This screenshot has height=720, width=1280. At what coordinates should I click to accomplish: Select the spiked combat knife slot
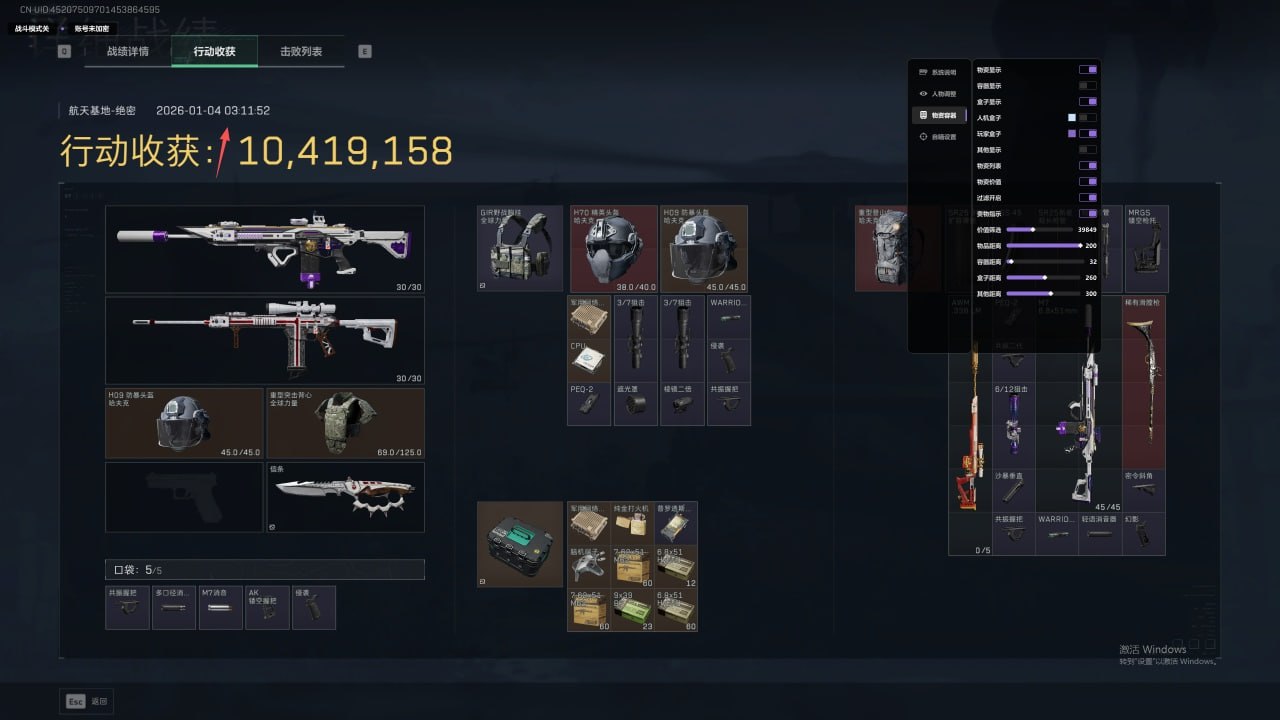tap(345, 497)
